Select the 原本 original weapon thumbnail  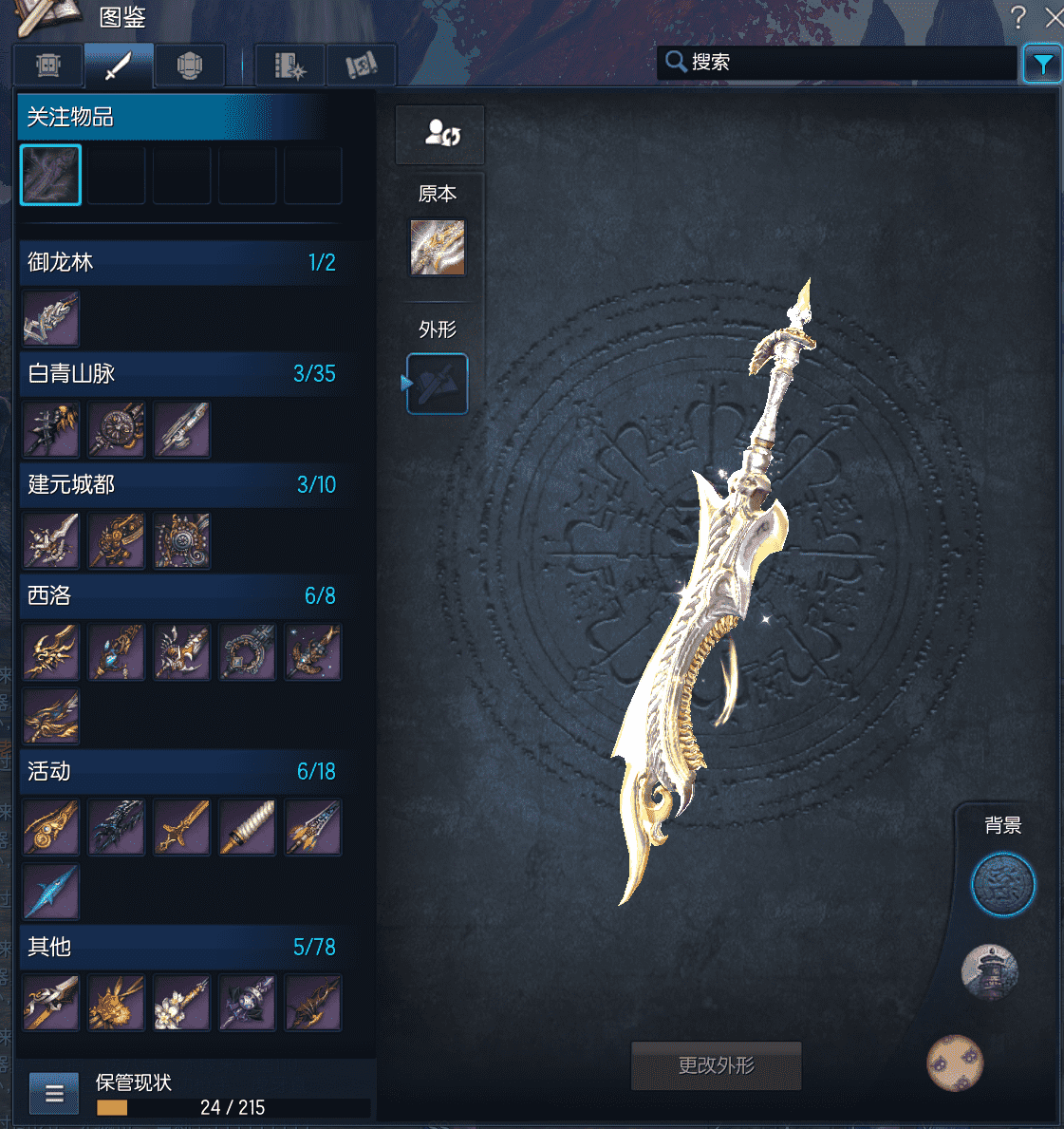[x=438, y=248]
